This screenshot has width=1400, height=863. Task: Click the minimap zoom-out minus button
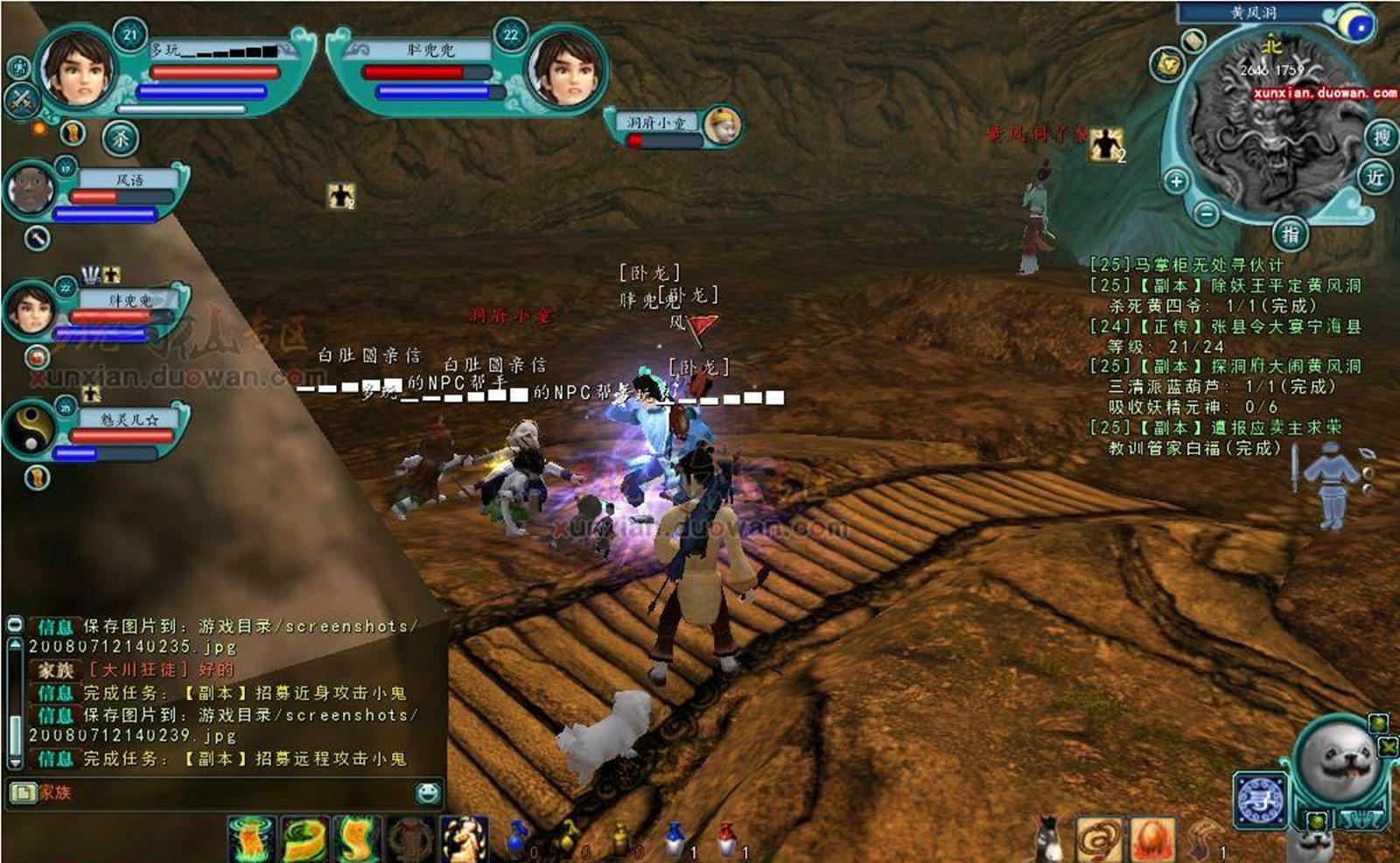tap(1207, 213)
